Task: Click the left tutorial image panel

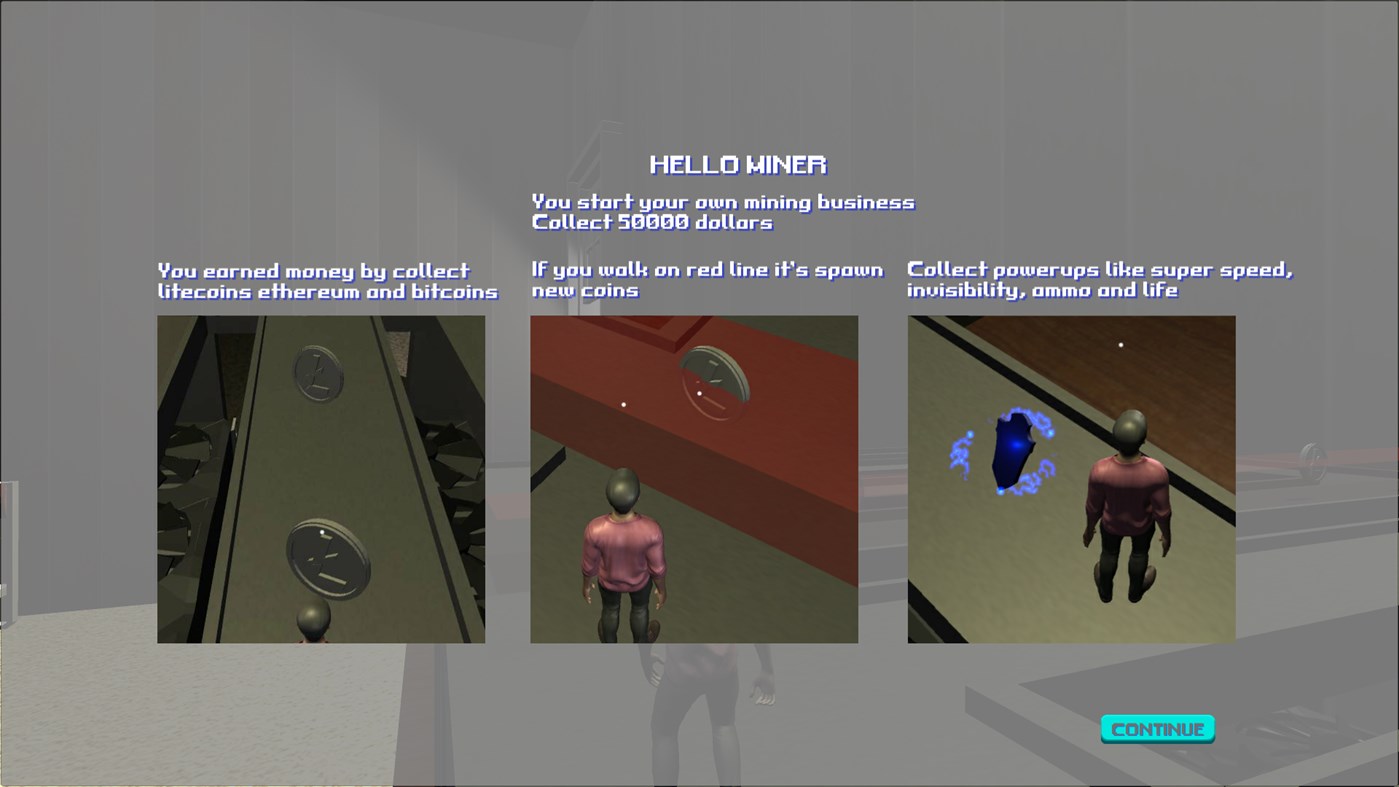Action: click(320, 479)
